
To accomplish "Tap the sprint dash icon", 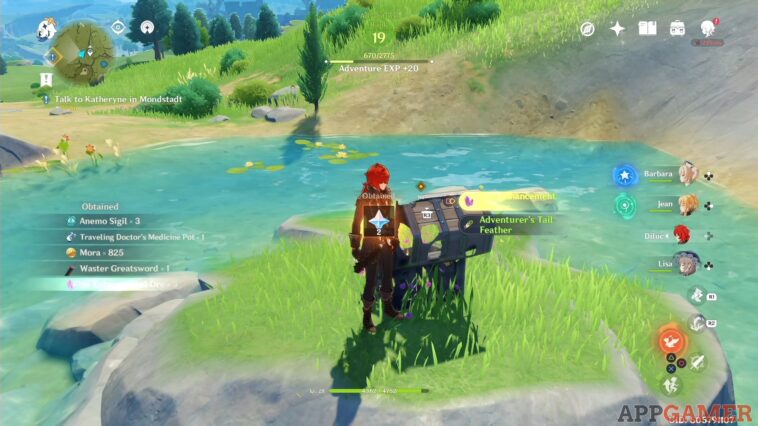I will (673, 383).
